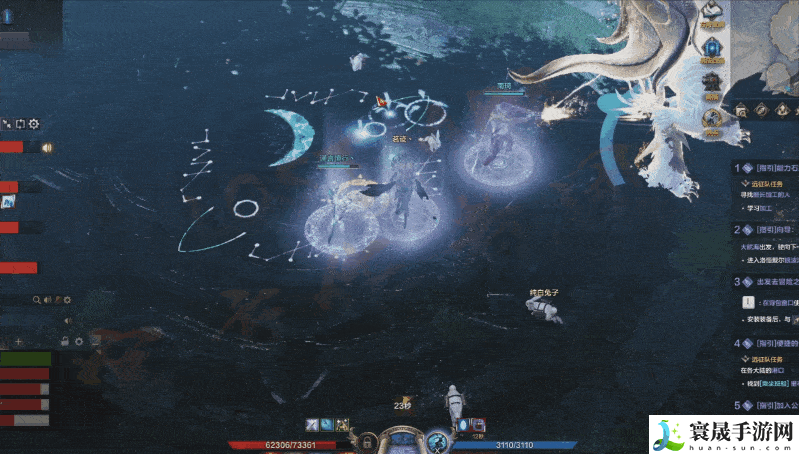Image resolution: width=799 pixels, height=454 pixels.
Task: Add a new chat tab with plus
Action: (19, 342)
